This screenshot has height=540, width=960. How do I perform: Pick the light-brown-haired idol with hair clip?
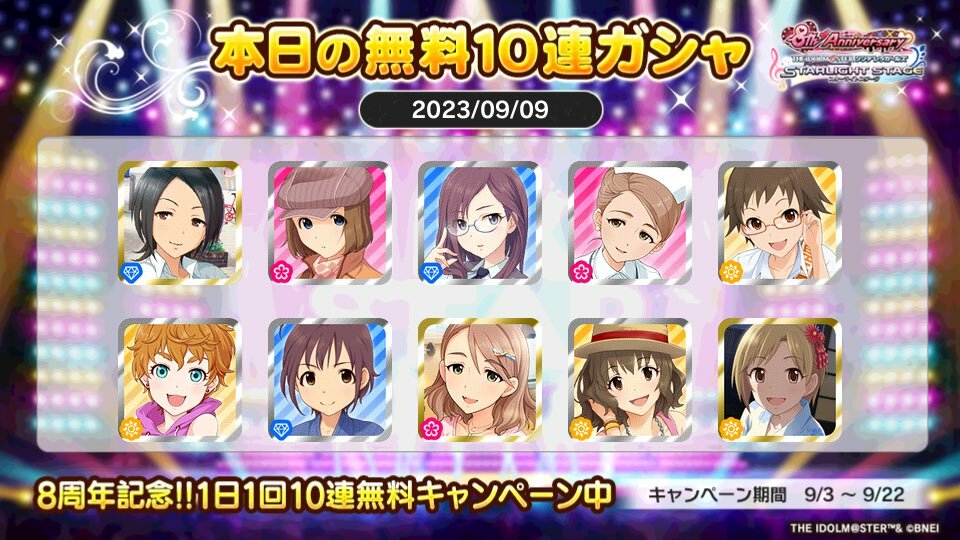pos(479,380)
